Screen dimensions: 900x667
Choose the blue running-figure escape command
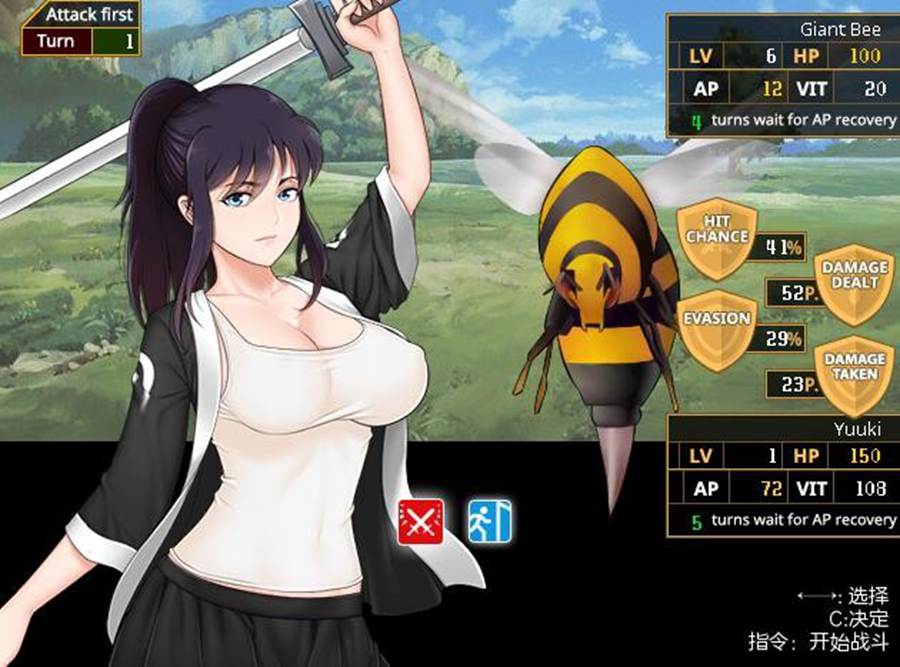tap(490, 521)
